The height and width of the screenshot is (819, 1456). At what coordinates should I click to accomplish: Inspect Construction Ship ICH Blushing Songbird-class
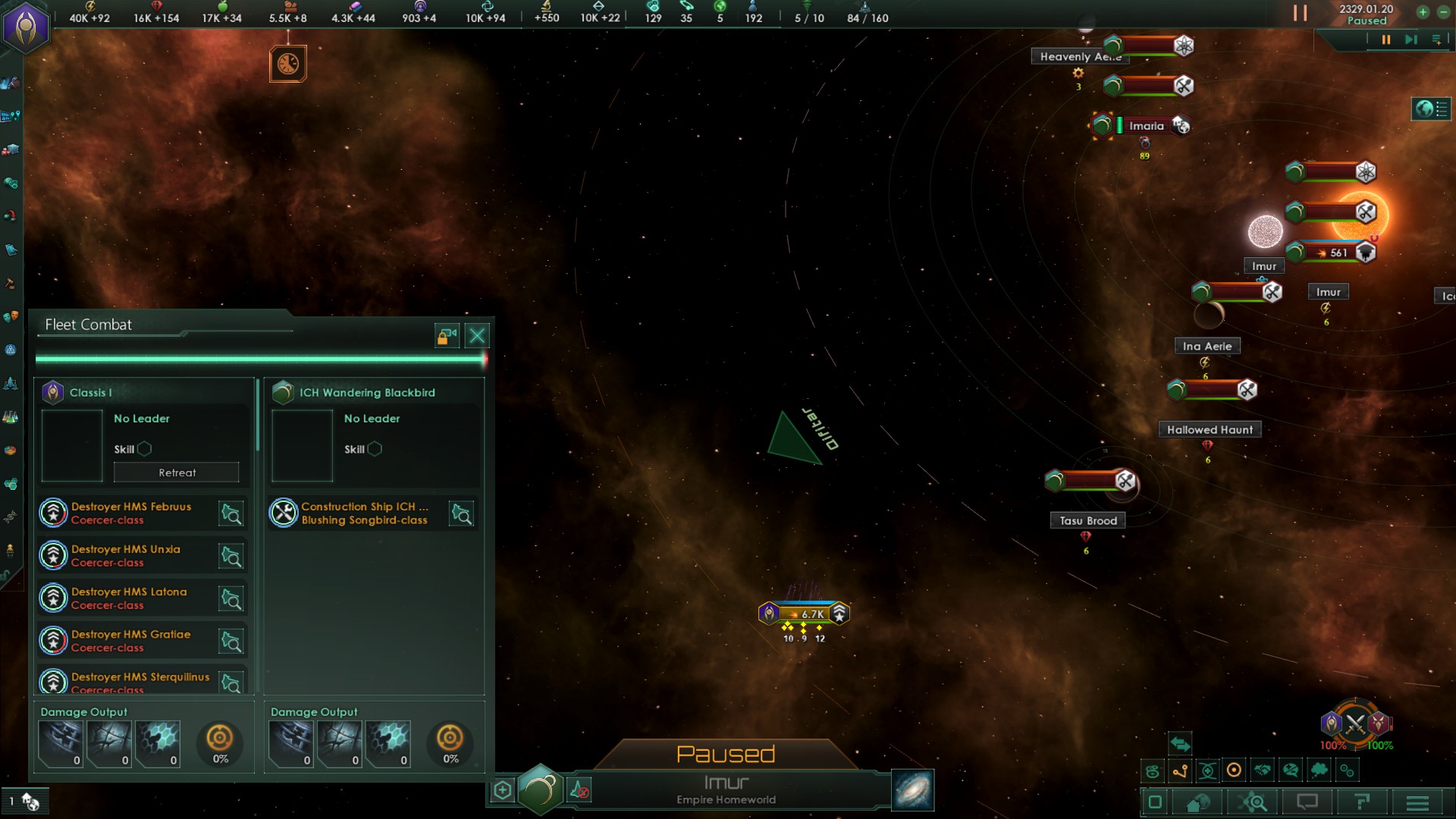461,513
